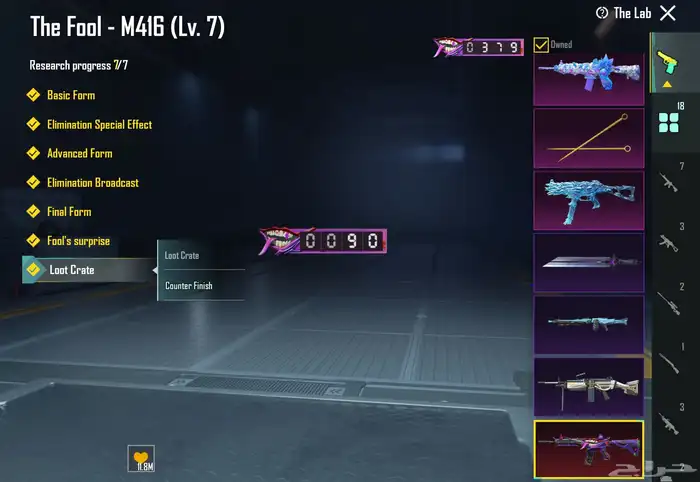Select the blue crystal rifle skin thumbnail
Image resolution: width=700 pixels, height=482 pixels.
pos(588,77)
